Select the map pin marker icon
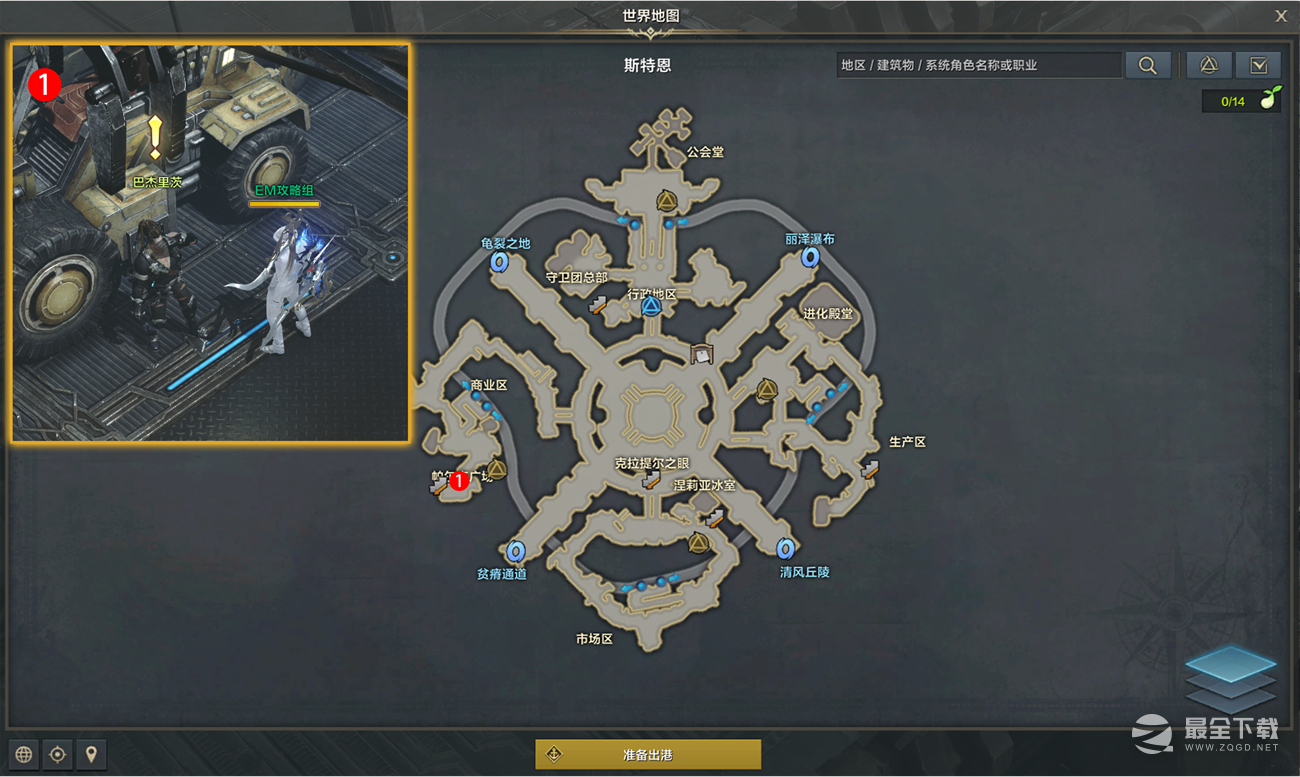1300x777 pixels. tap(91, 754)
